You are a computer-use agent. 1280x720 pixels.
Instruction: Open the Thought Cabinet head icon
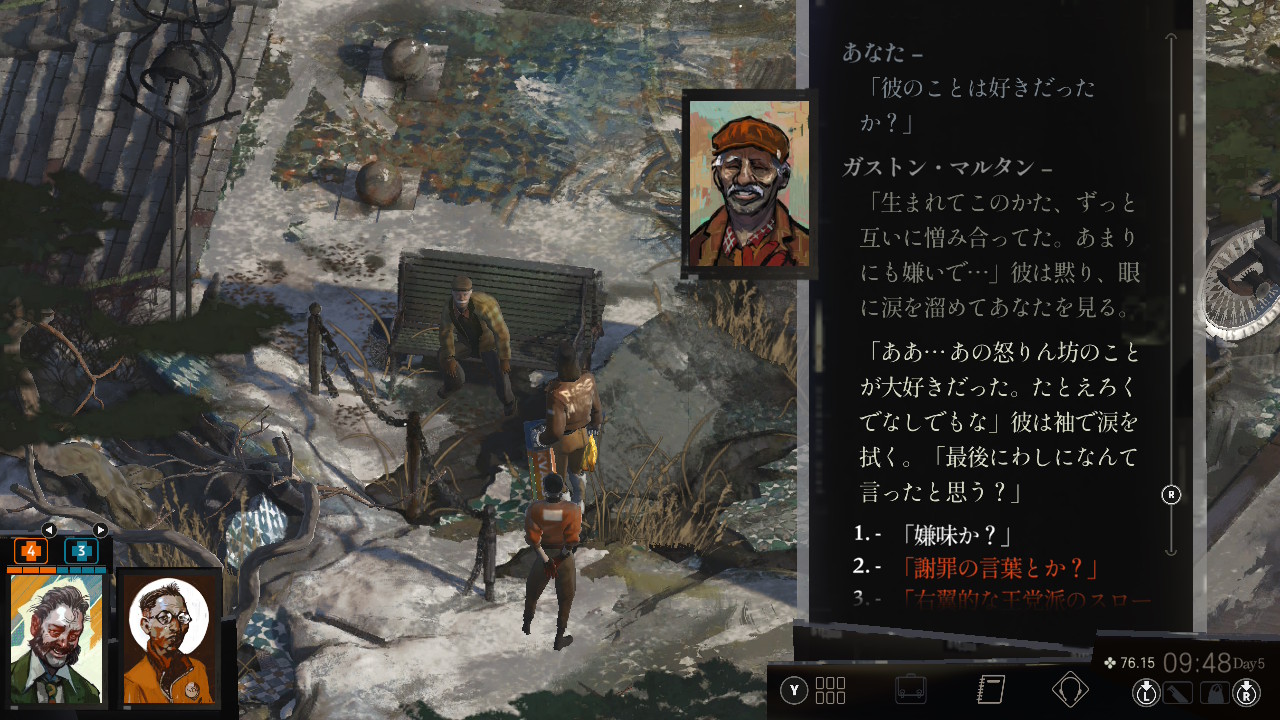(1070, 690)
